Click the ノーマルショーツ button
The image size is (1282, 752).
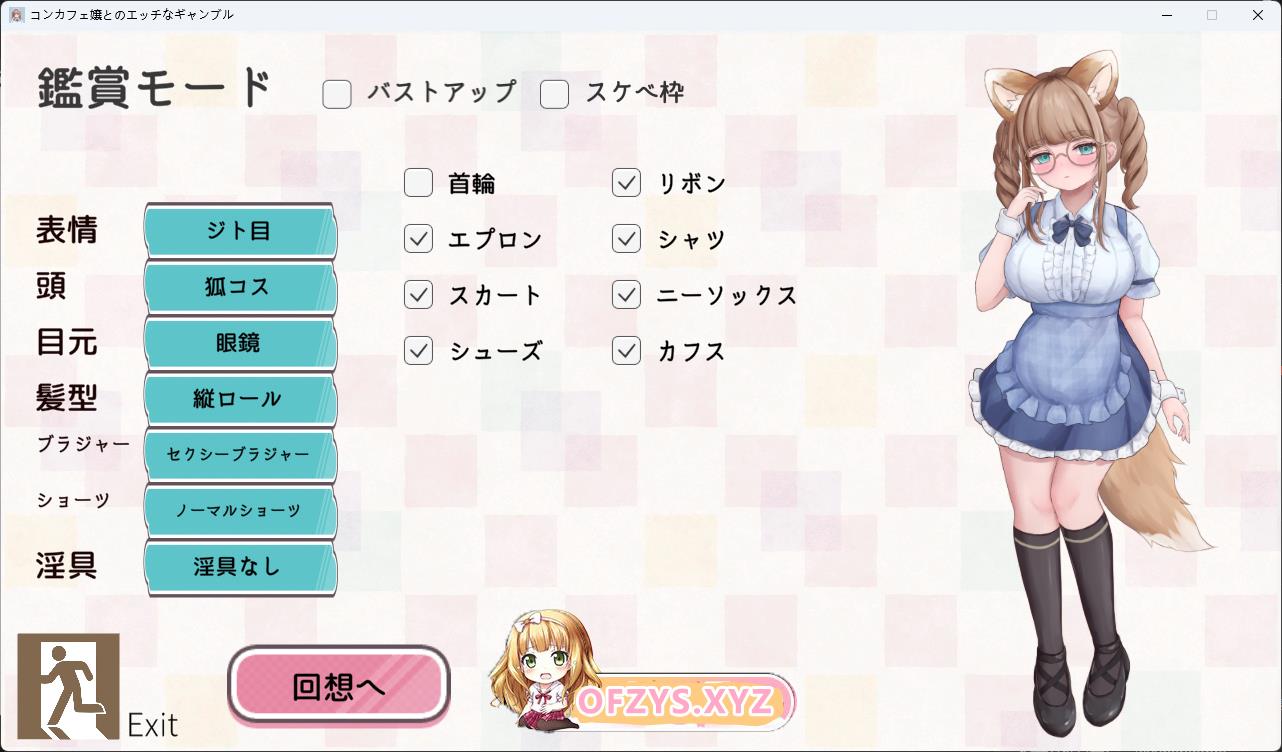pos(239,511)
